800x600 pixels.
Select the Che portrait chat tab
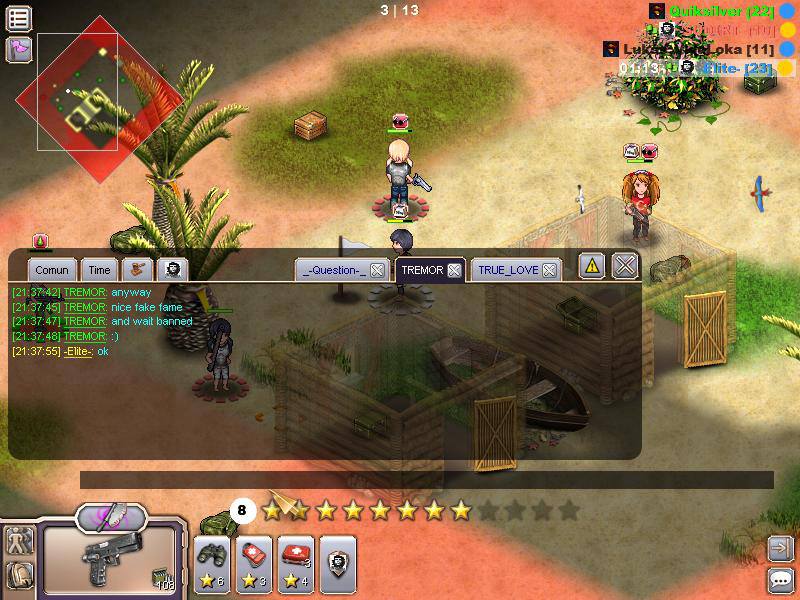[x=172, y=270]
